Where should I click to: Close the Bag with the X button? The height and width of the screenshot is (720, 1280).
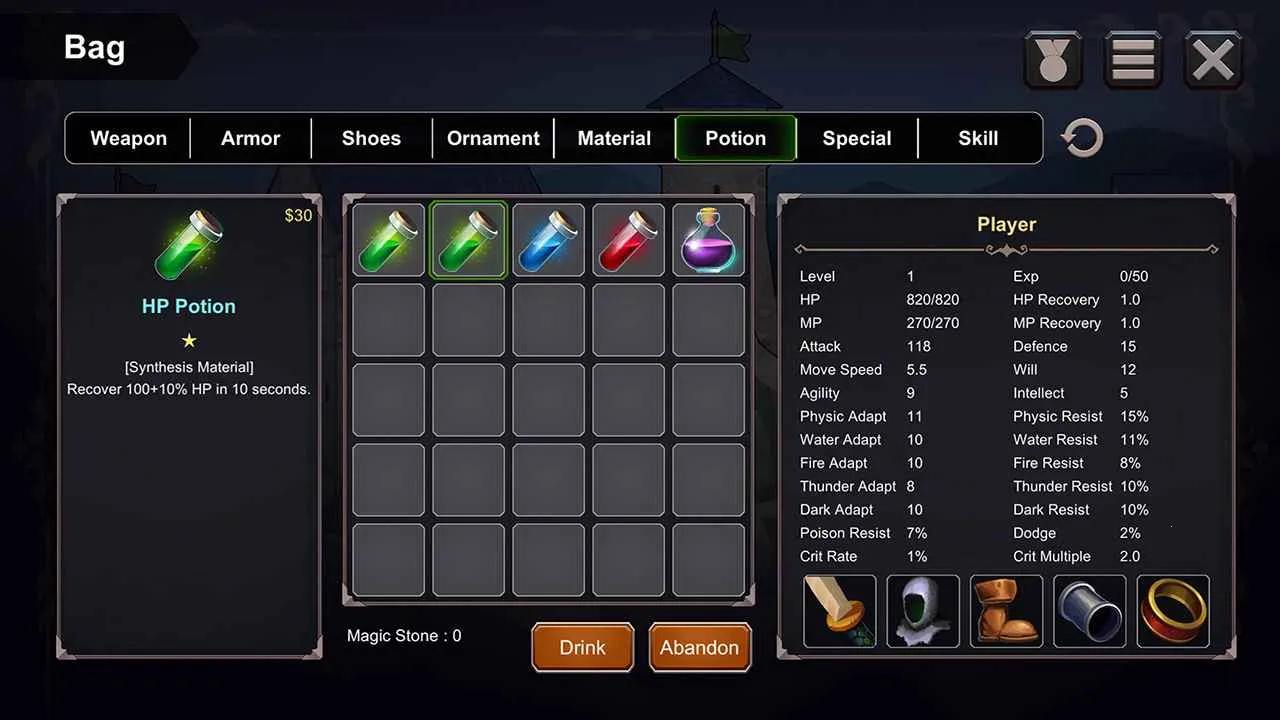click(1213, 60)
